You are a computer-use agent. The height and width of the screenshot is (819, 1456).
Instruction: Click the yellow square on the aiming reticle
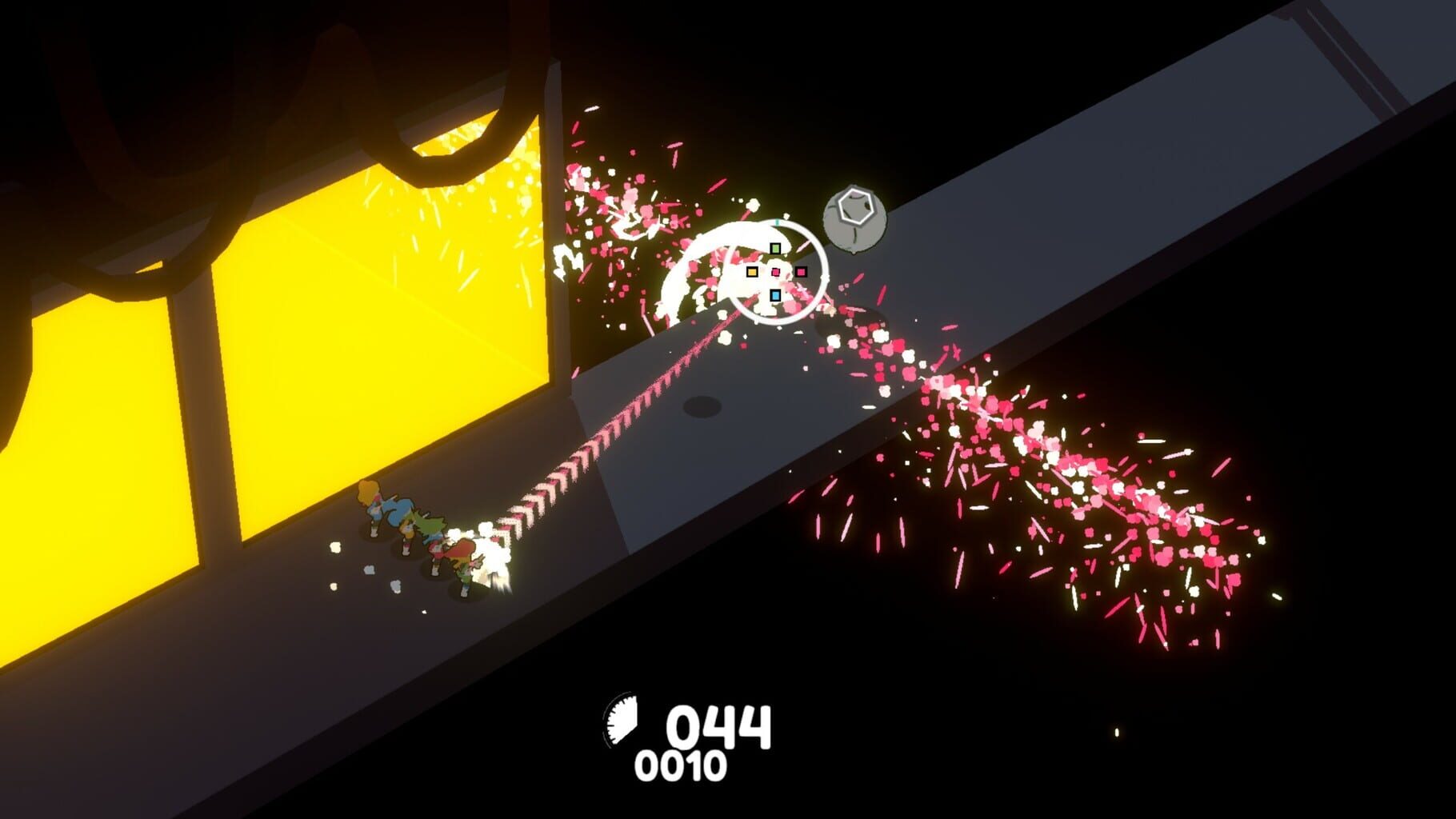[x=752, y=273]
